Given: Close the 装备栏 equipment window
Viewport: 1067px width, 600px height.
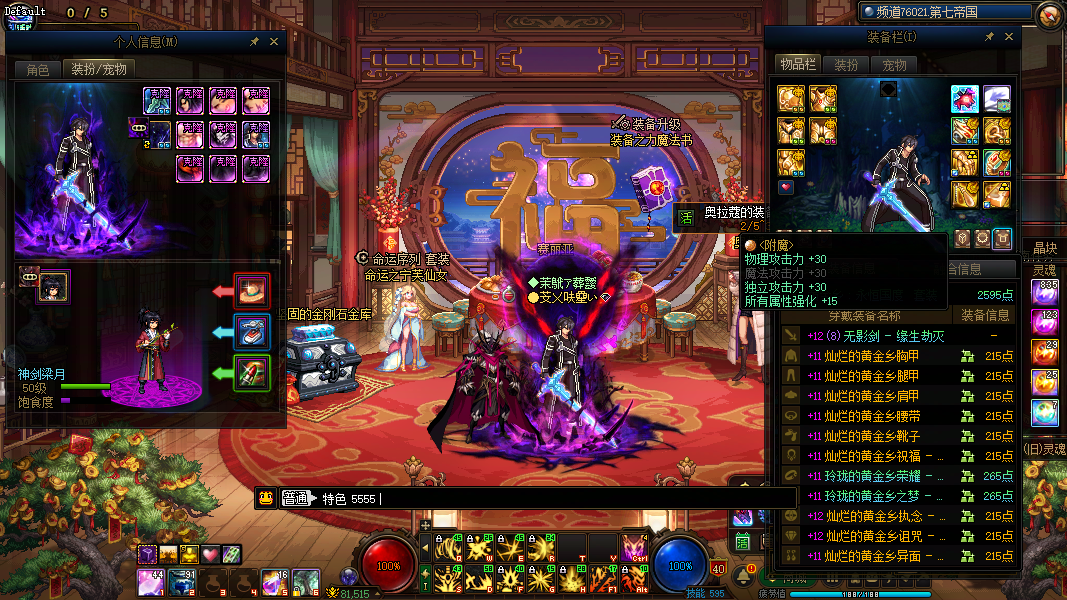Looking at the screenshot, I should 1008,37.
